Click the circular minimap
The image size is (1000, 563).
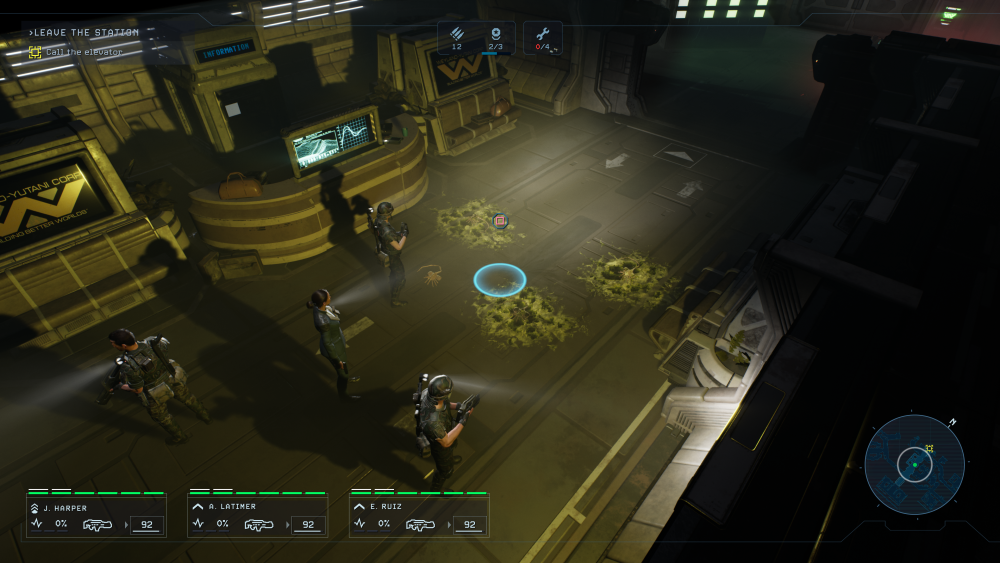point(914,465)
